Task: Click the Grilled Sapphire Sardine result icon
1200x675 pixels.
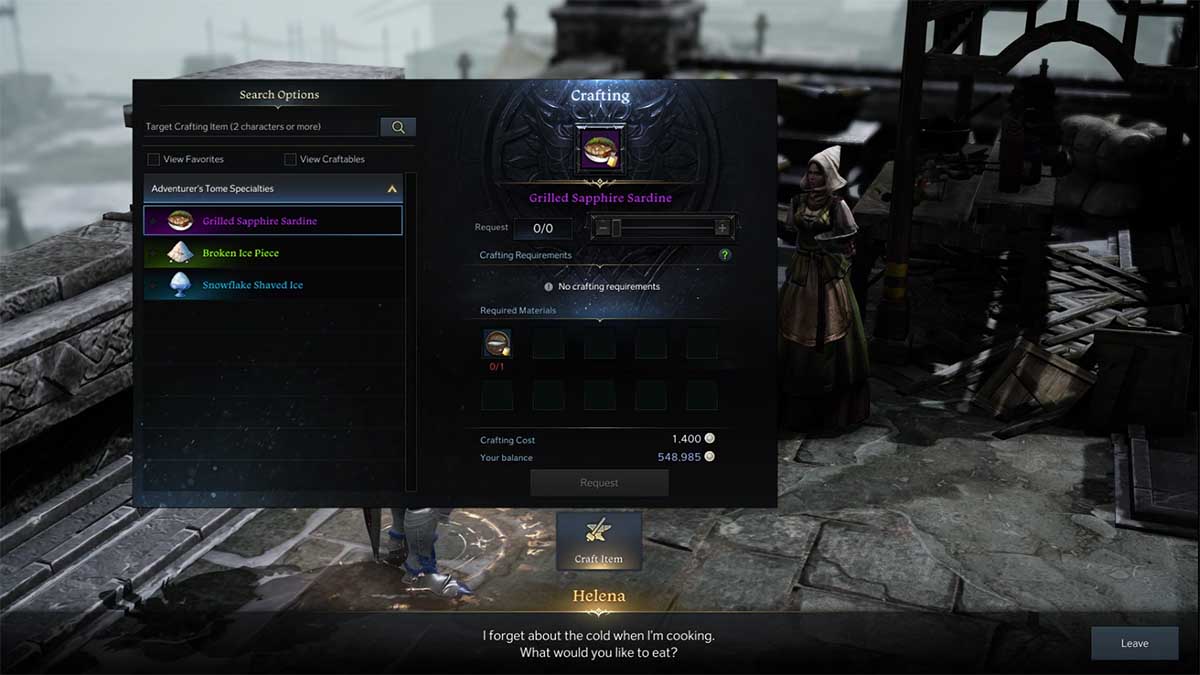Action: coord(599,148)
